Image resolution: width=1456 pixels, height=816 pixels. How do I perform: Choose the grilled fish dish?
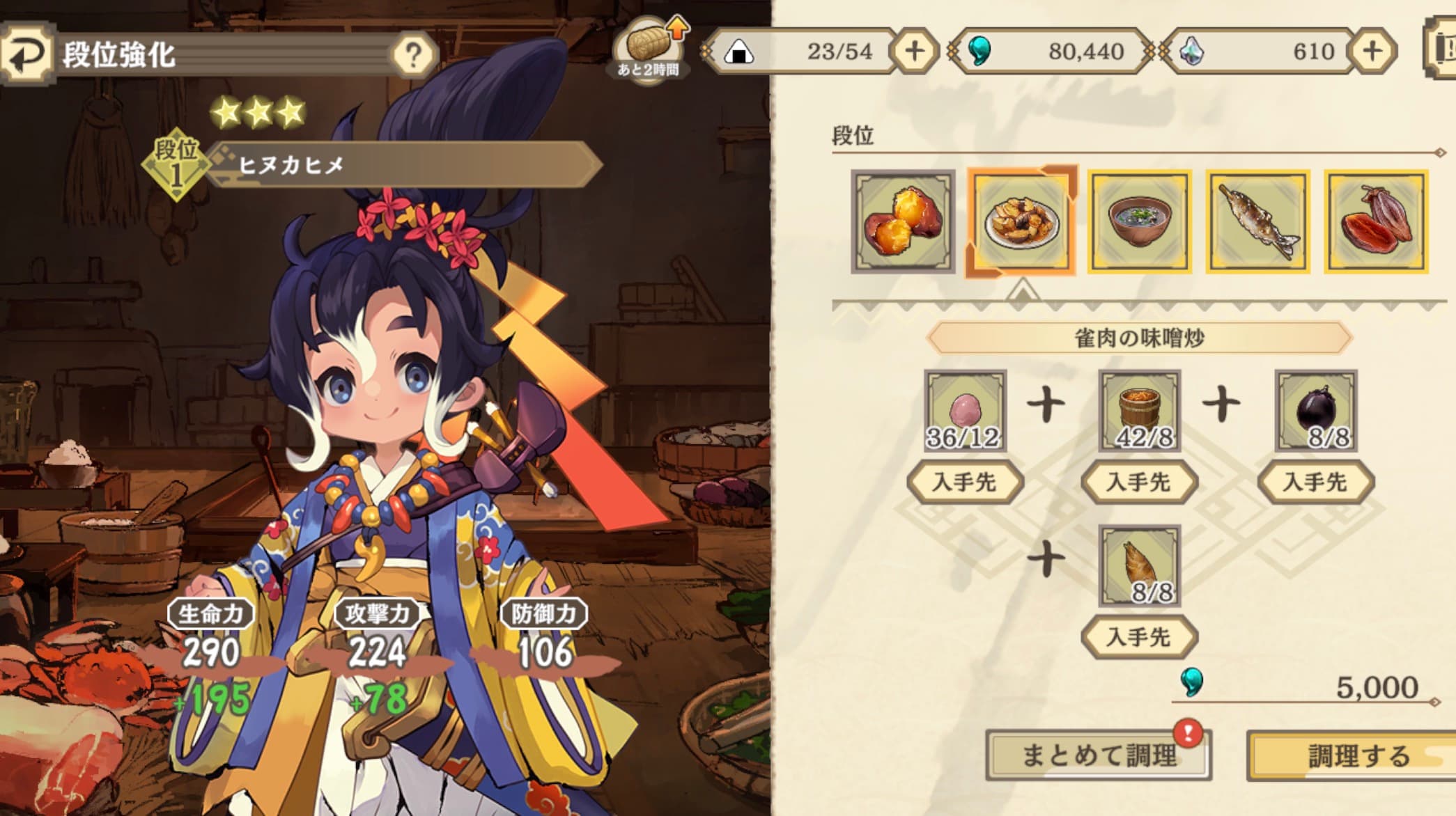click(1258, 222)
